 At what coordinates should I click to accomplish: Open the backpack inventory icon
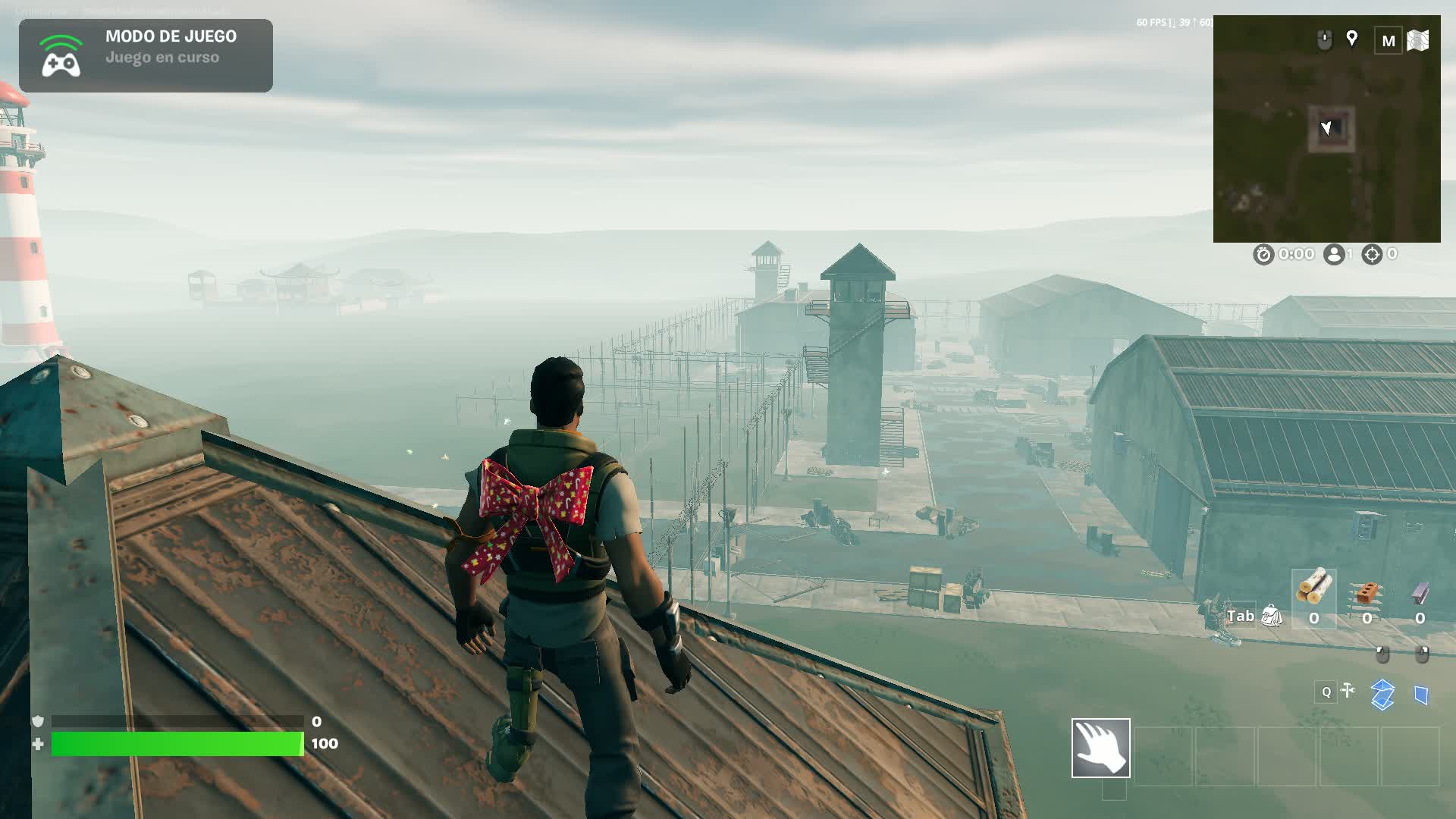1272,617
